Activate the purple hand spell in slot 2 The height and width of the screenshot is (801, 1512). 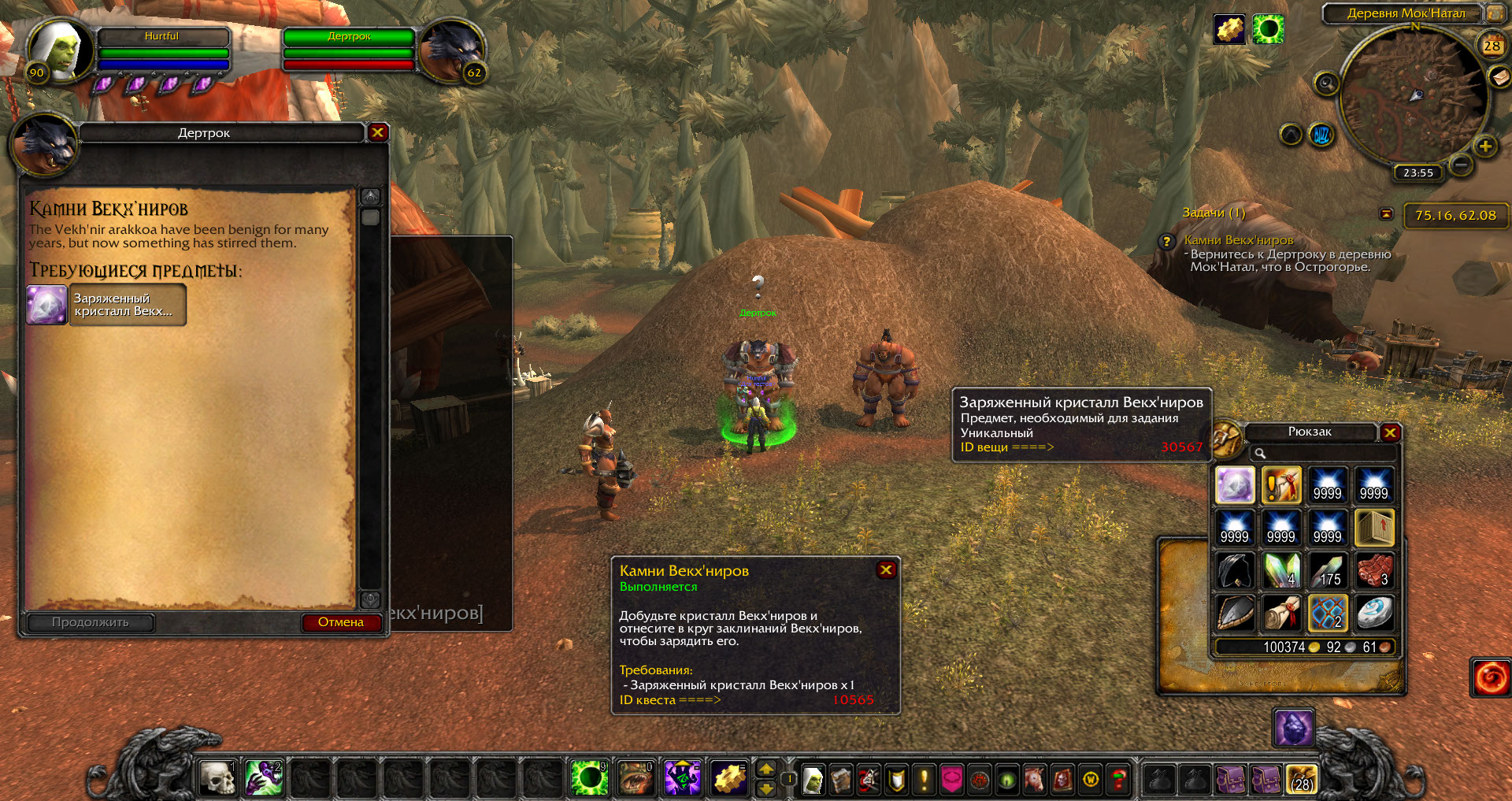point(263,778)
